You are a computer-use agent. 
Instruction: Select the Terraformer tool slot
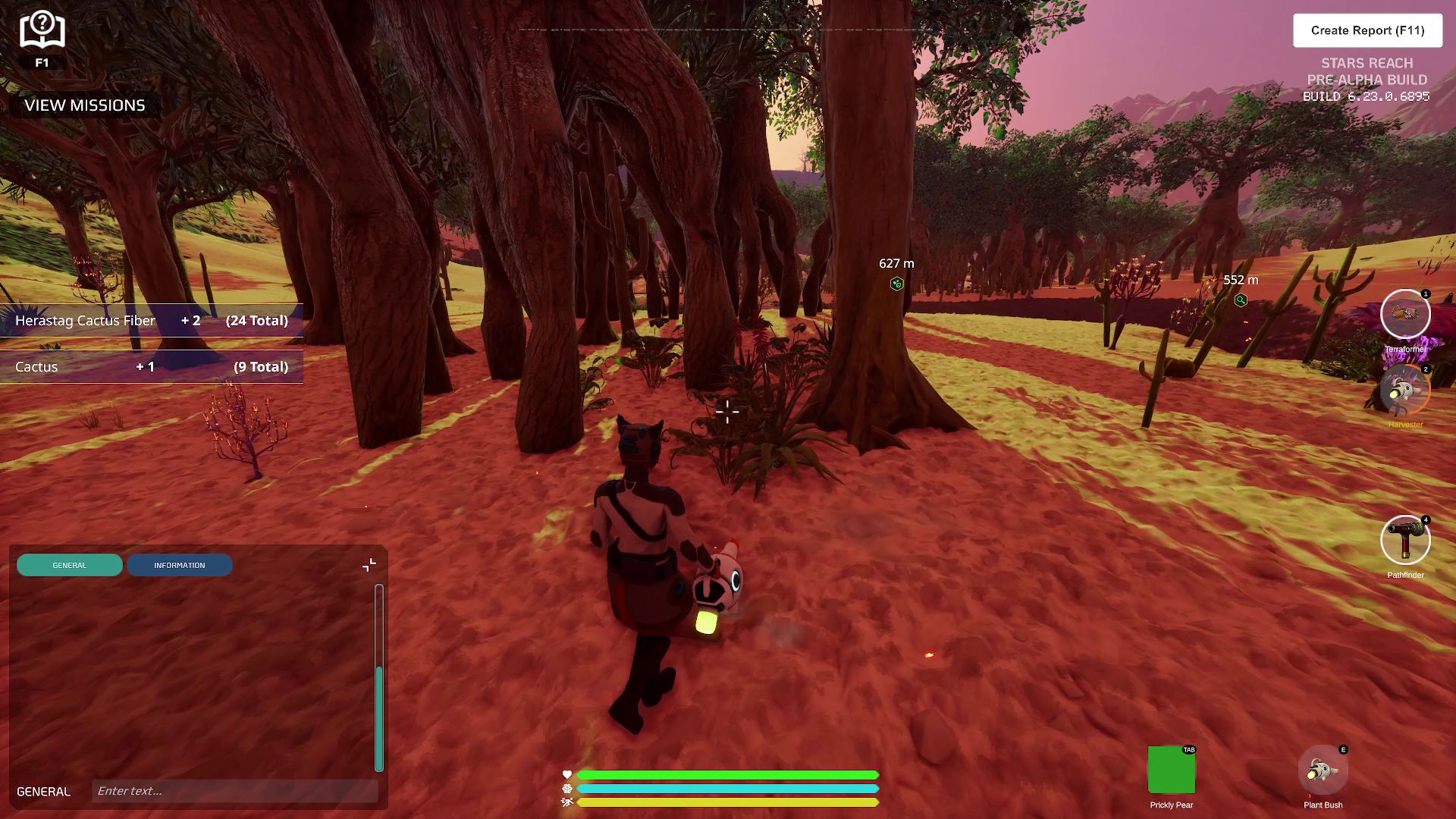(x=1404, y=314)
